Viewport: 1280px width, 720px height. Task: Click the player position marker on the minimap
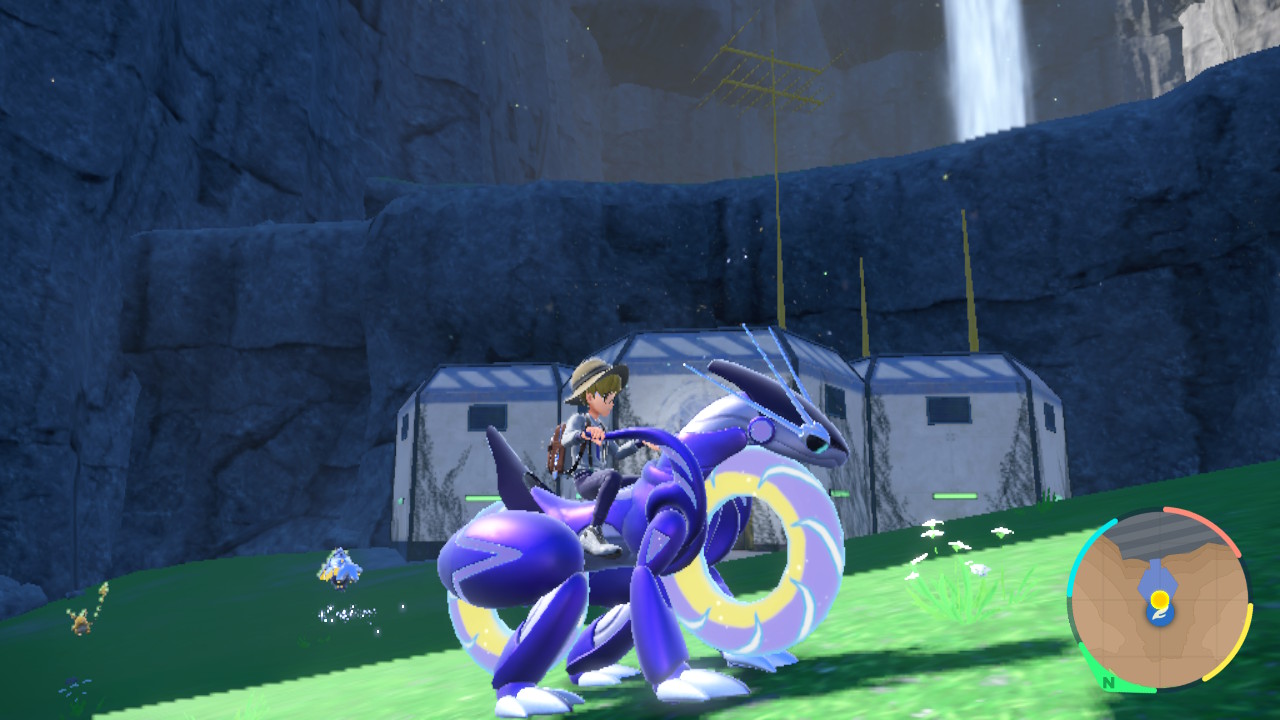(x=1159, y=613)
